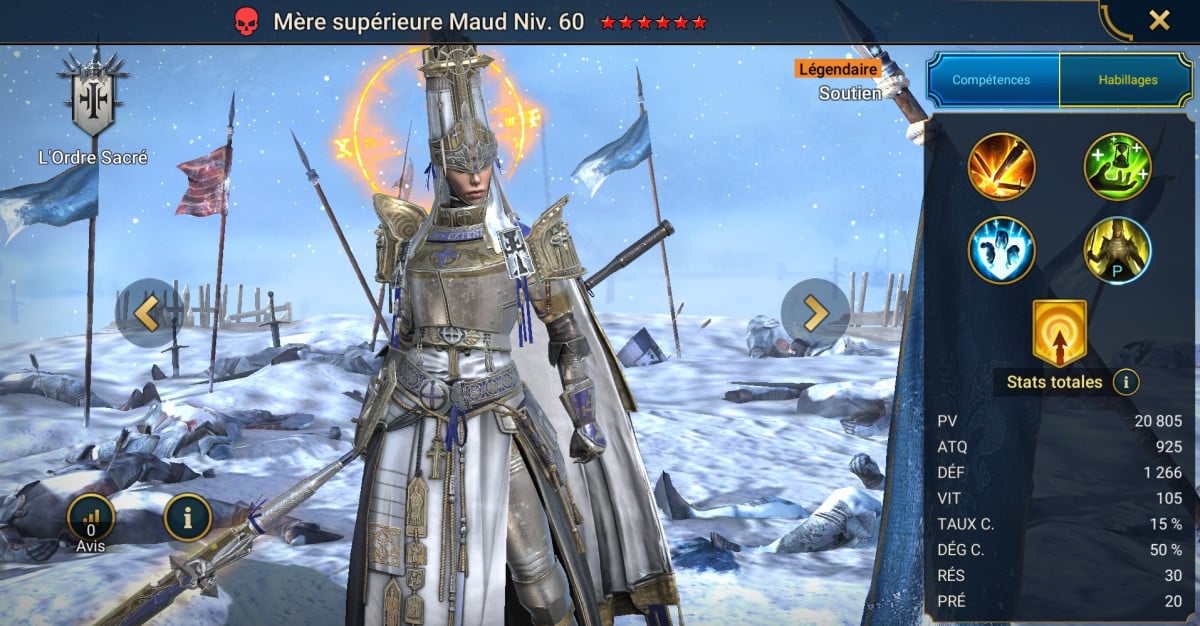Screen dimensions: 1200x626
Task: Open the Avis ratings button
Action: 91,518
